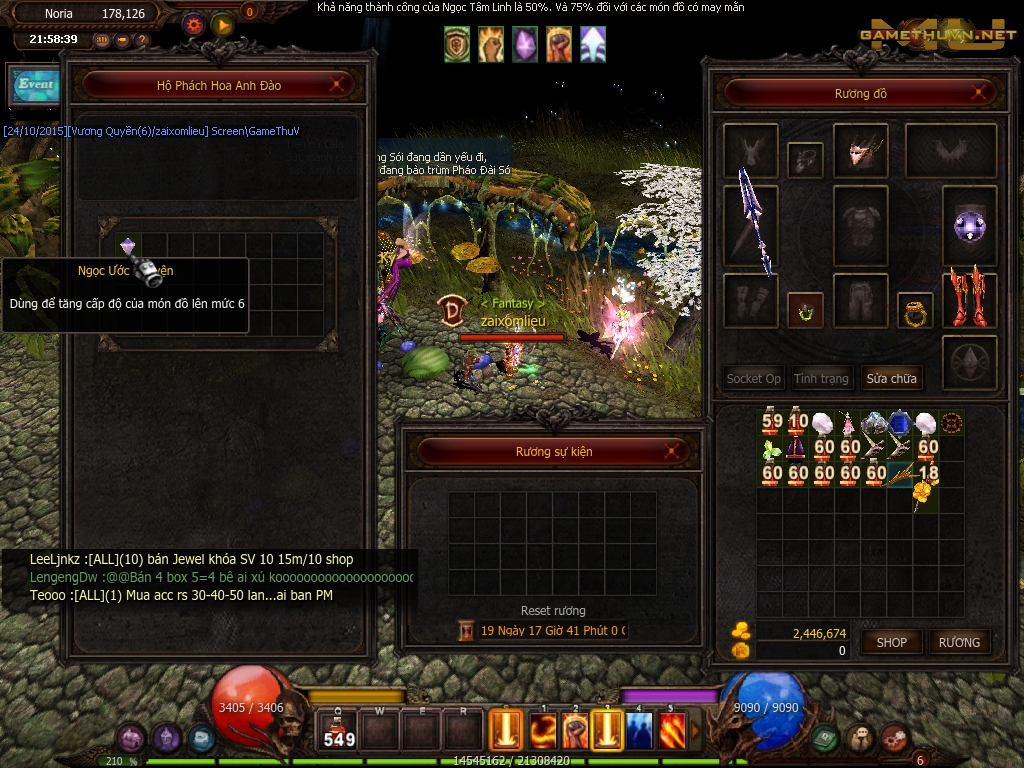Open the SHOP button in inventory
This screenshot has width=1024, height=768.
click(891, 642)
